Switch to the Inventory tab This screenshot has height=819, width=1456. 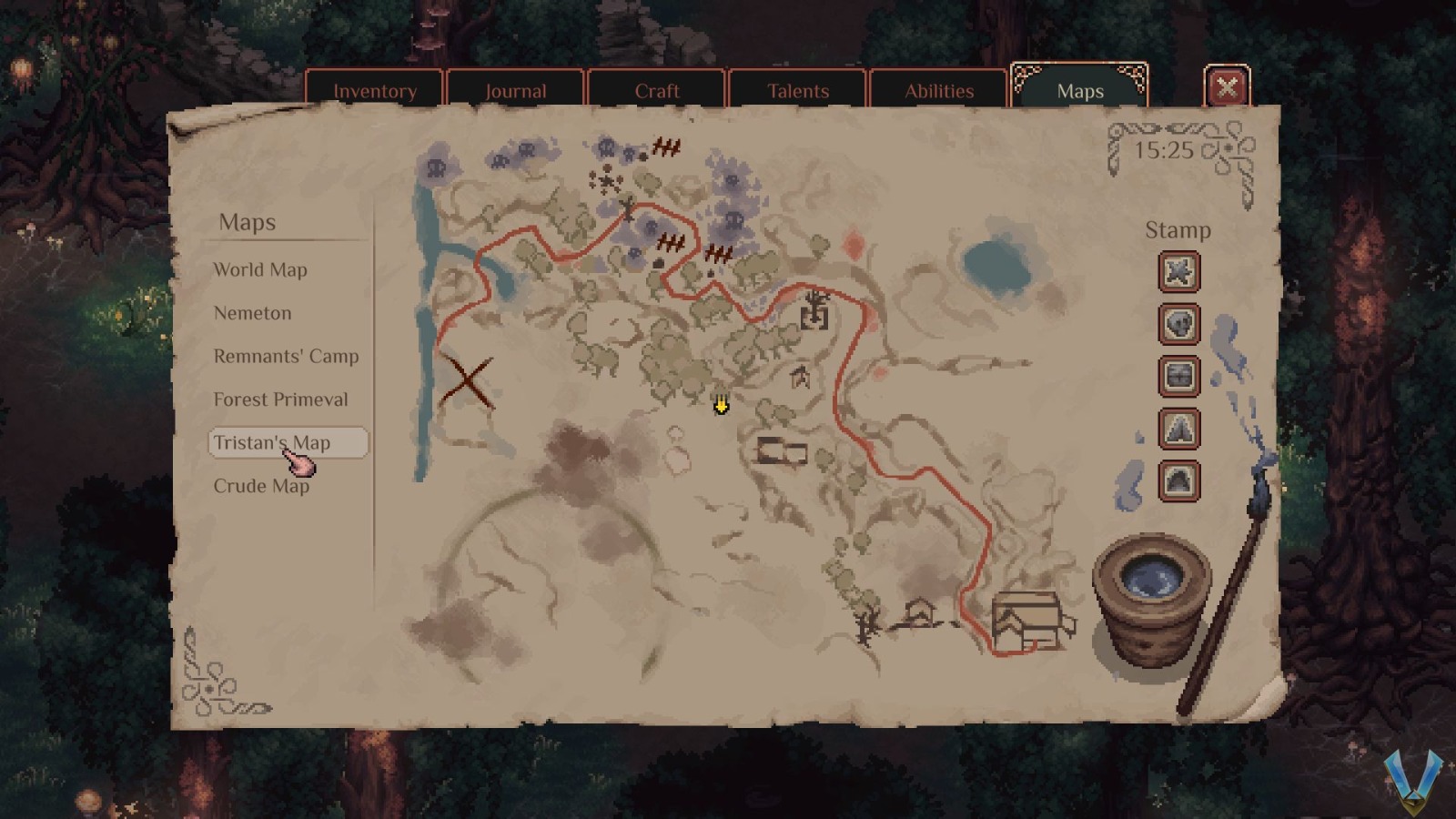click(x=375, y=91)
